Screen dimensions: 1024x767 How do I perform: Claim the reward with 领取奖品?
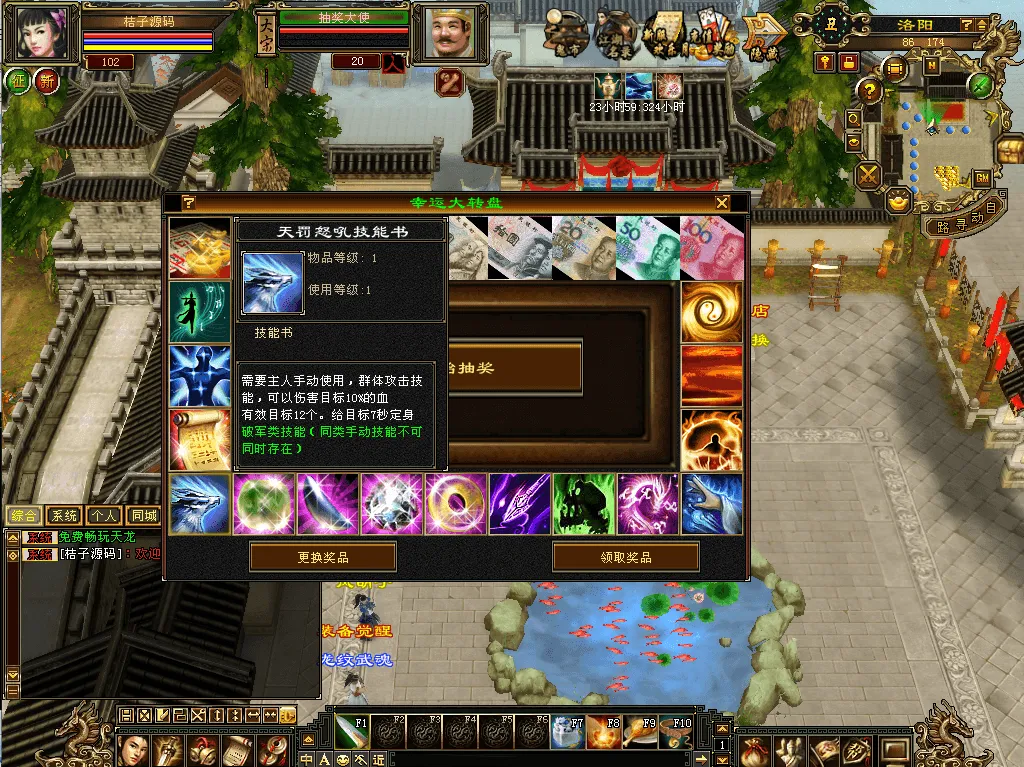(625, 557)
